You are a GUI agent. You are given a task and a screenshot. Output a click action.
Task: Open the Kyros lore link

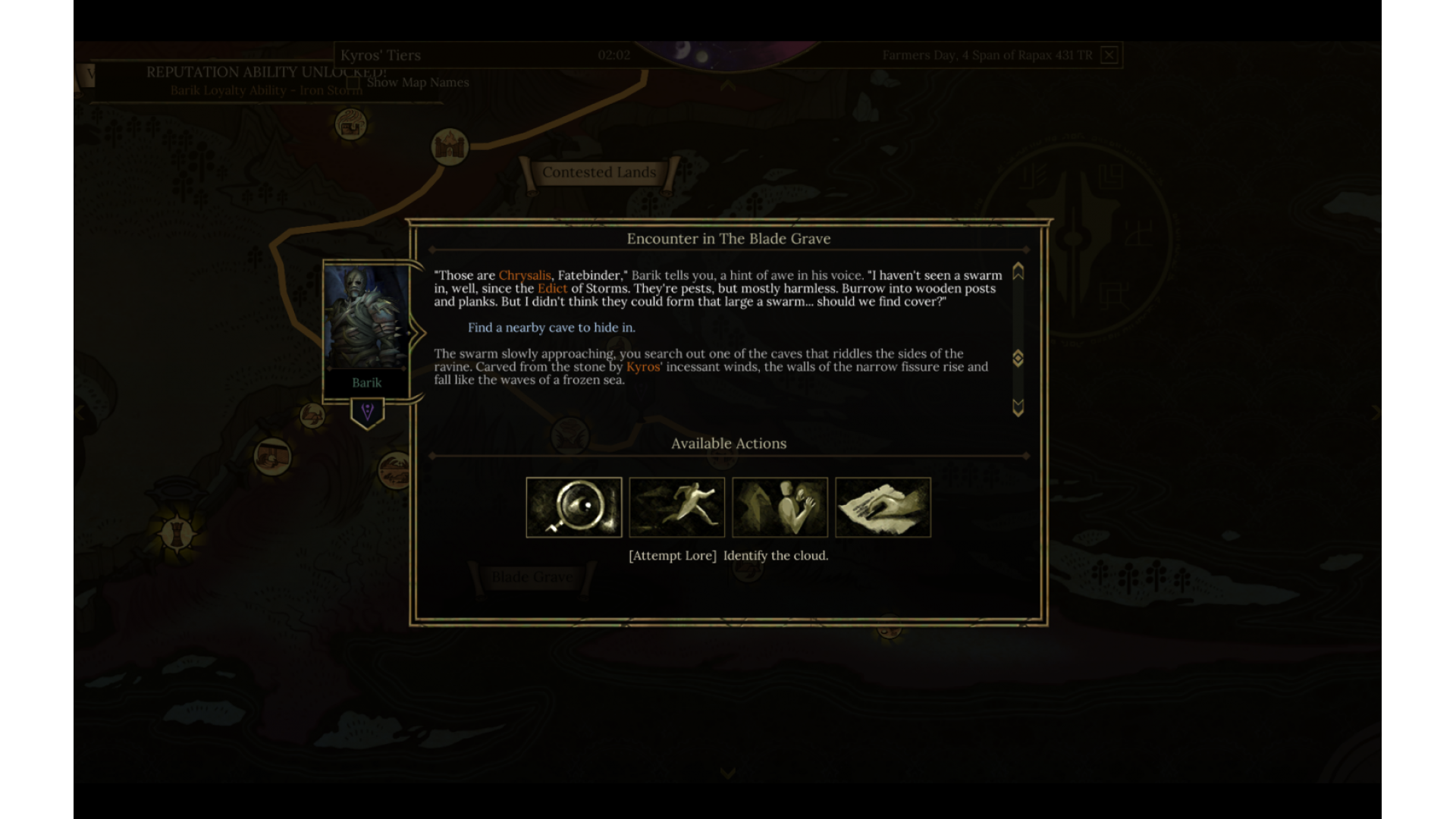[x=643, y=367]
